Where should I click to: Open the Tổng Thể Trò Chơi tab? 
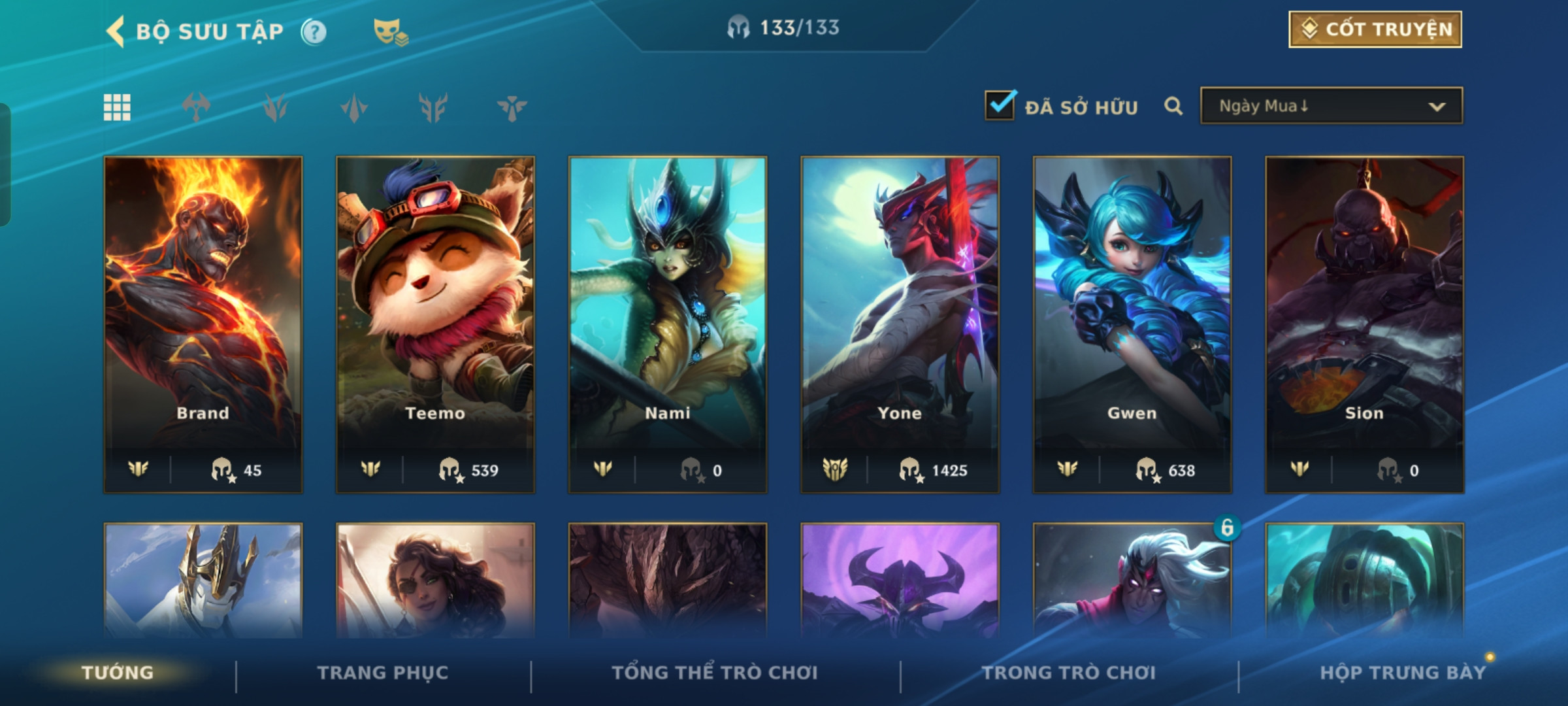click(715, 673)
